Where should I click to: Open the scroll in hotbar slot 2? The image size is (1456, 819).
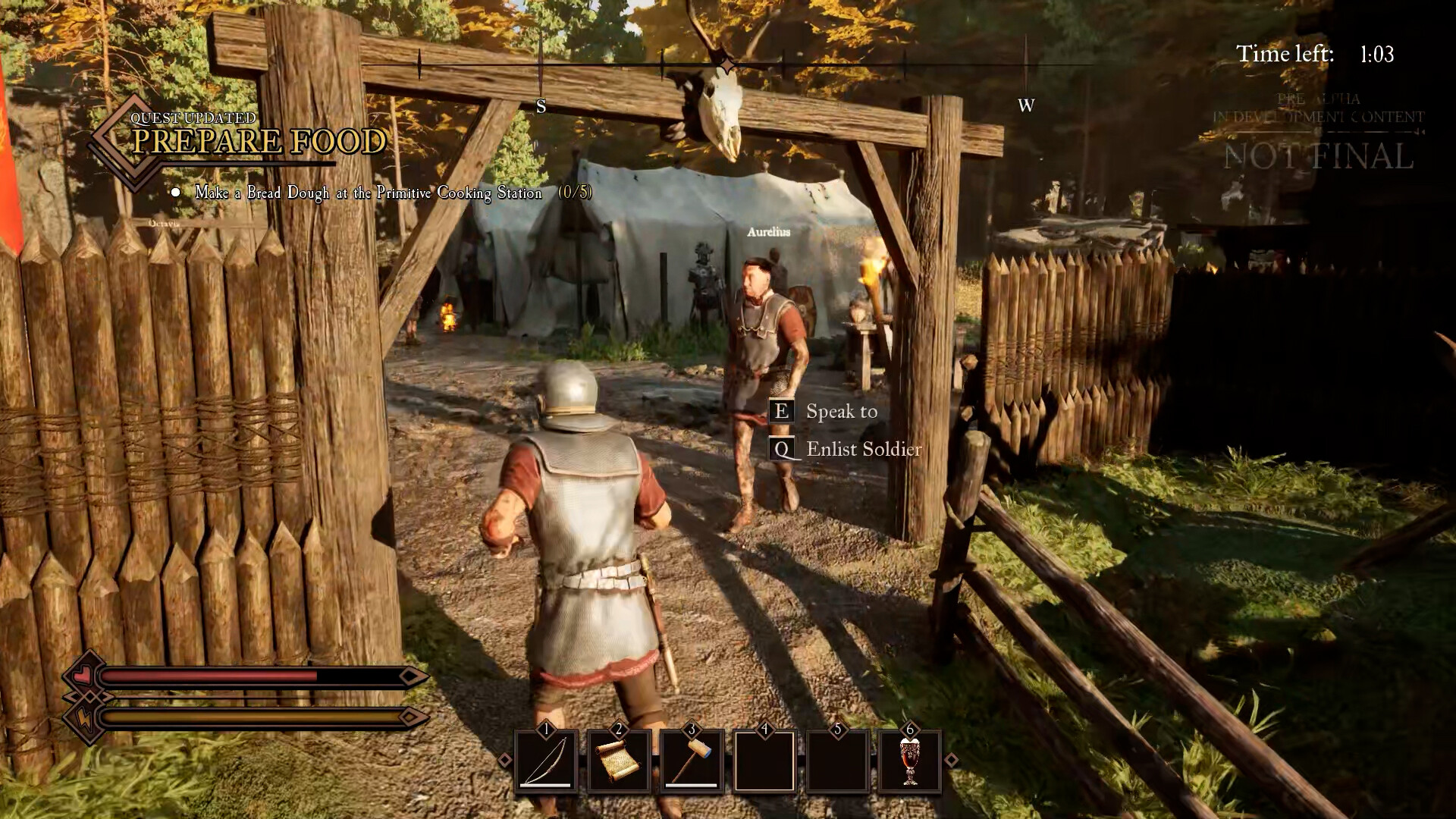(620, 762)
